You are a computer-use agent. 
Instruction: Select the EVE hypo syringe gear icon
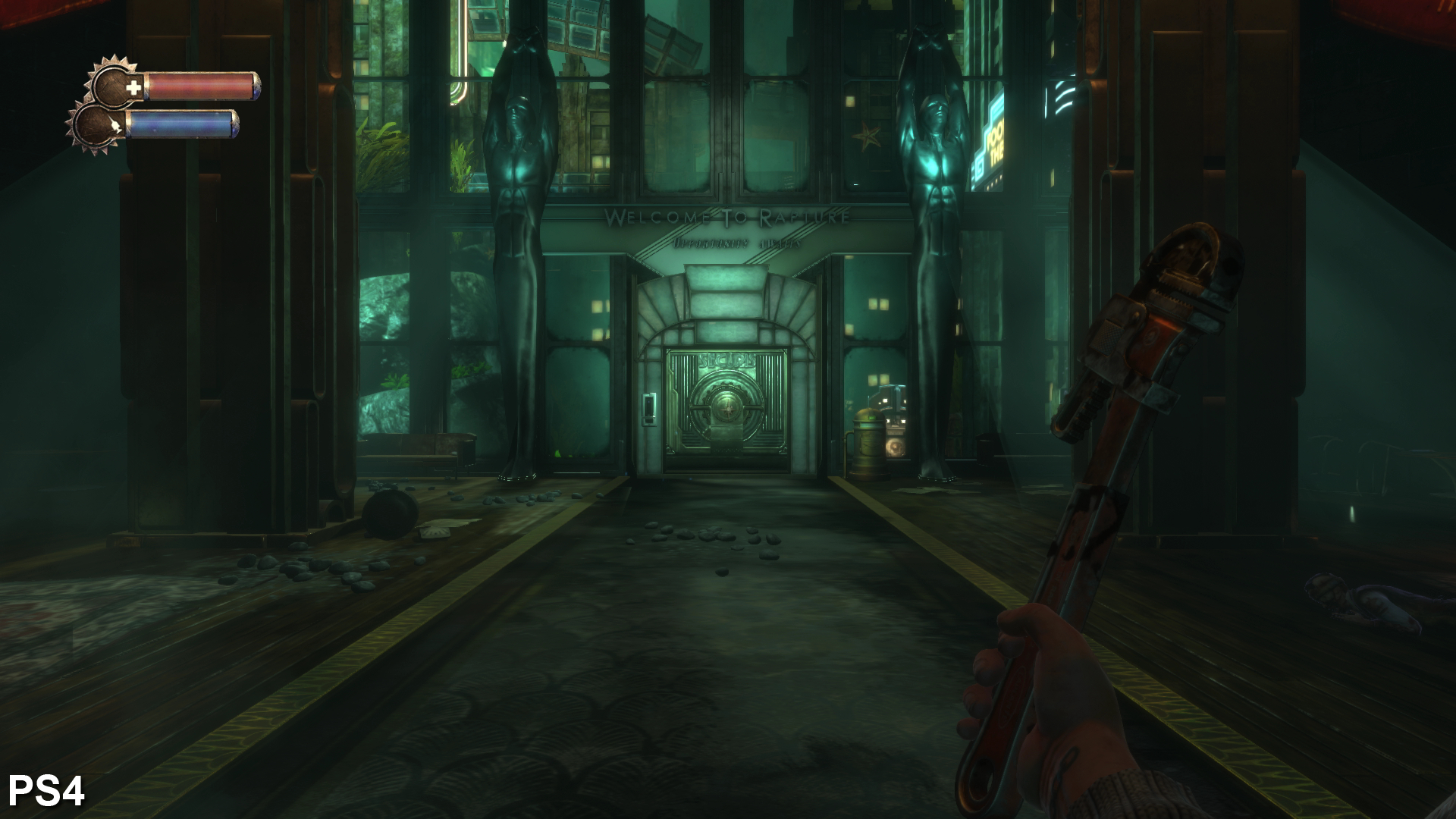click(100, 126)
